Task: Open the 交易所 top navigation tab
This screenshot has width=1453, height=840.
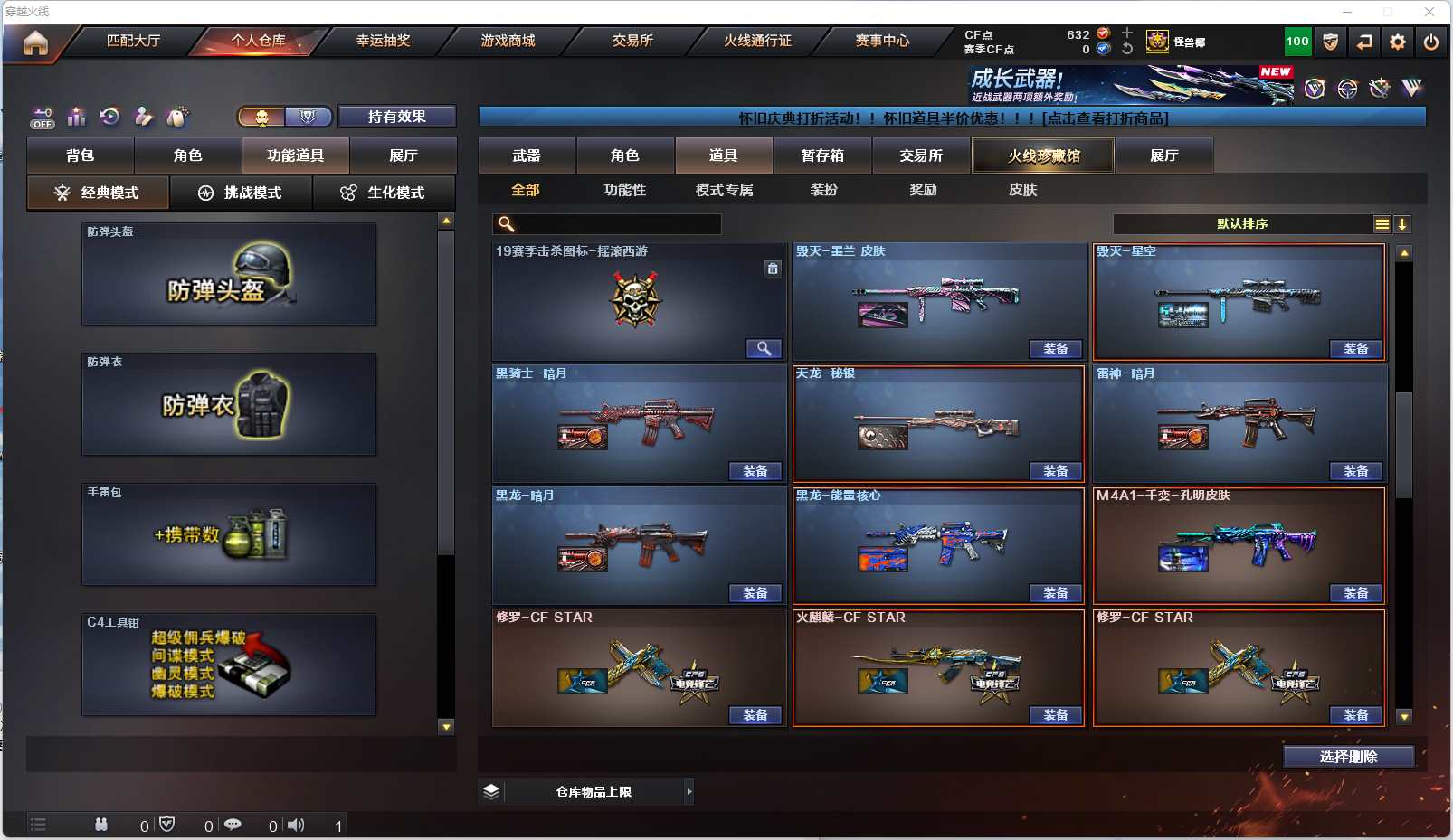Action: [x=632, y=41]
